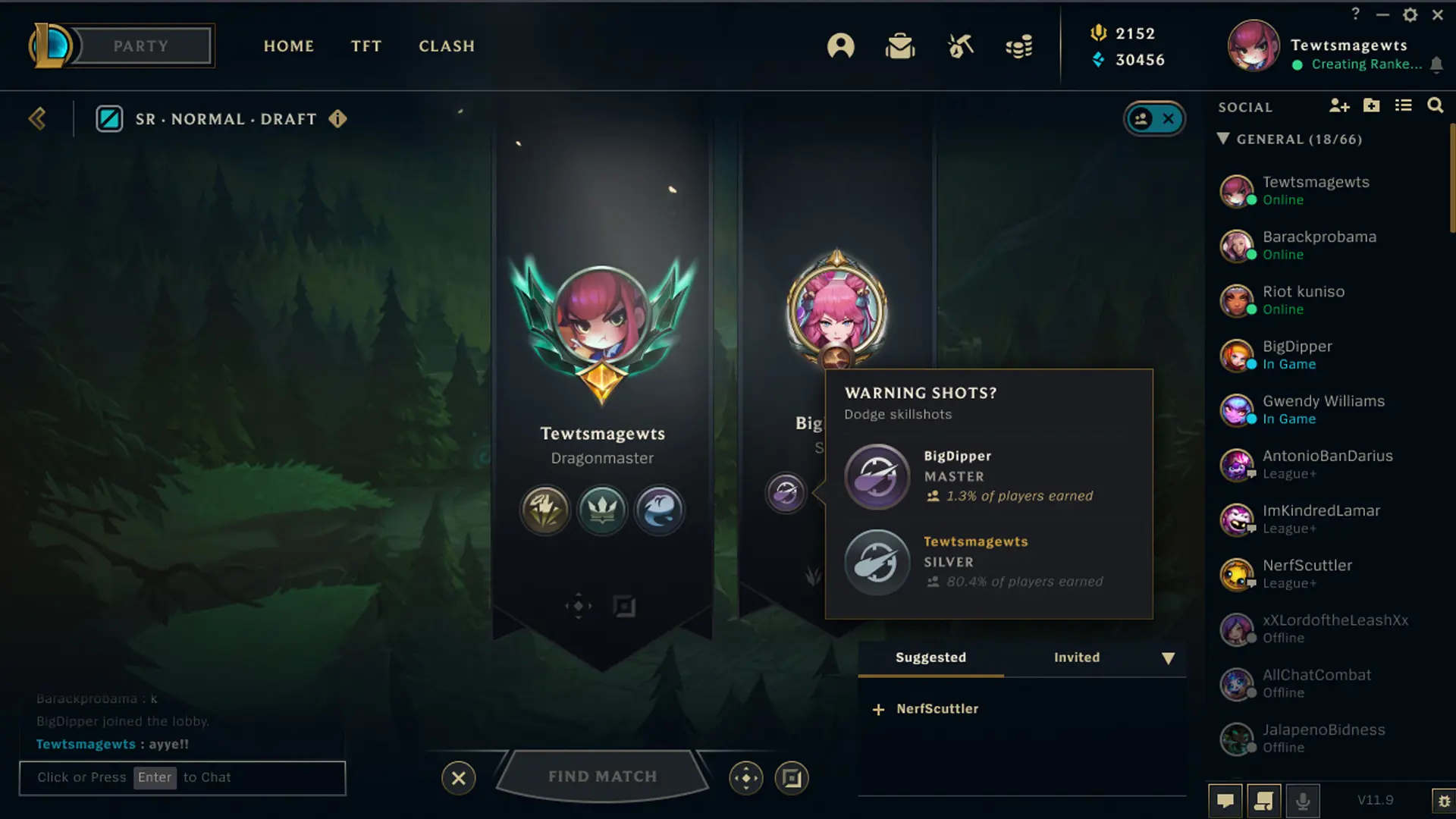The height and width of the screenshot is (819, 1456).
Task: Switch to the Invited tab
Action: (1076, 657)
